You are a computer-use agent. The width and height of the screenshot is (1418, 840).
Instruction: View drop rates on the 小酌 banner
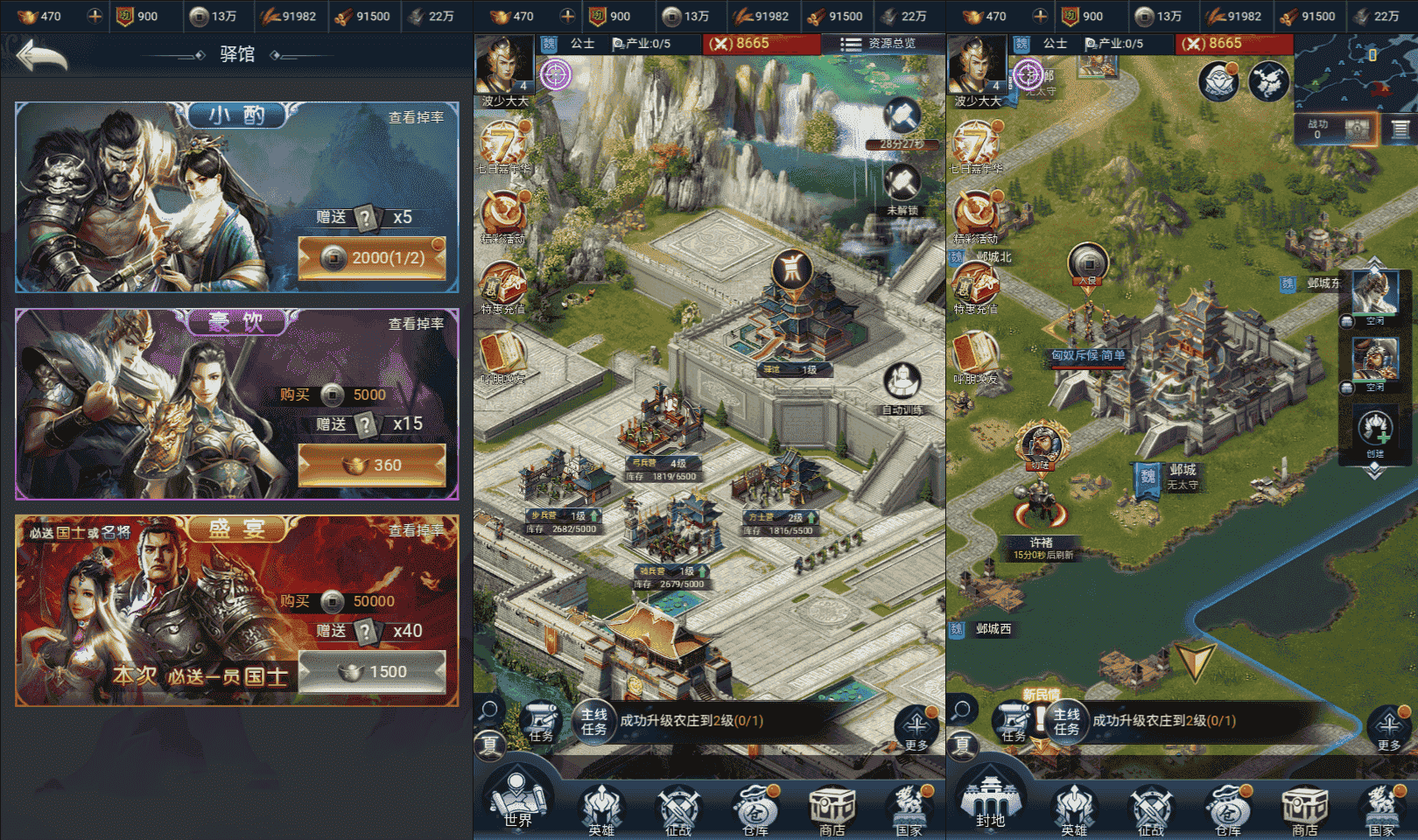416,117
